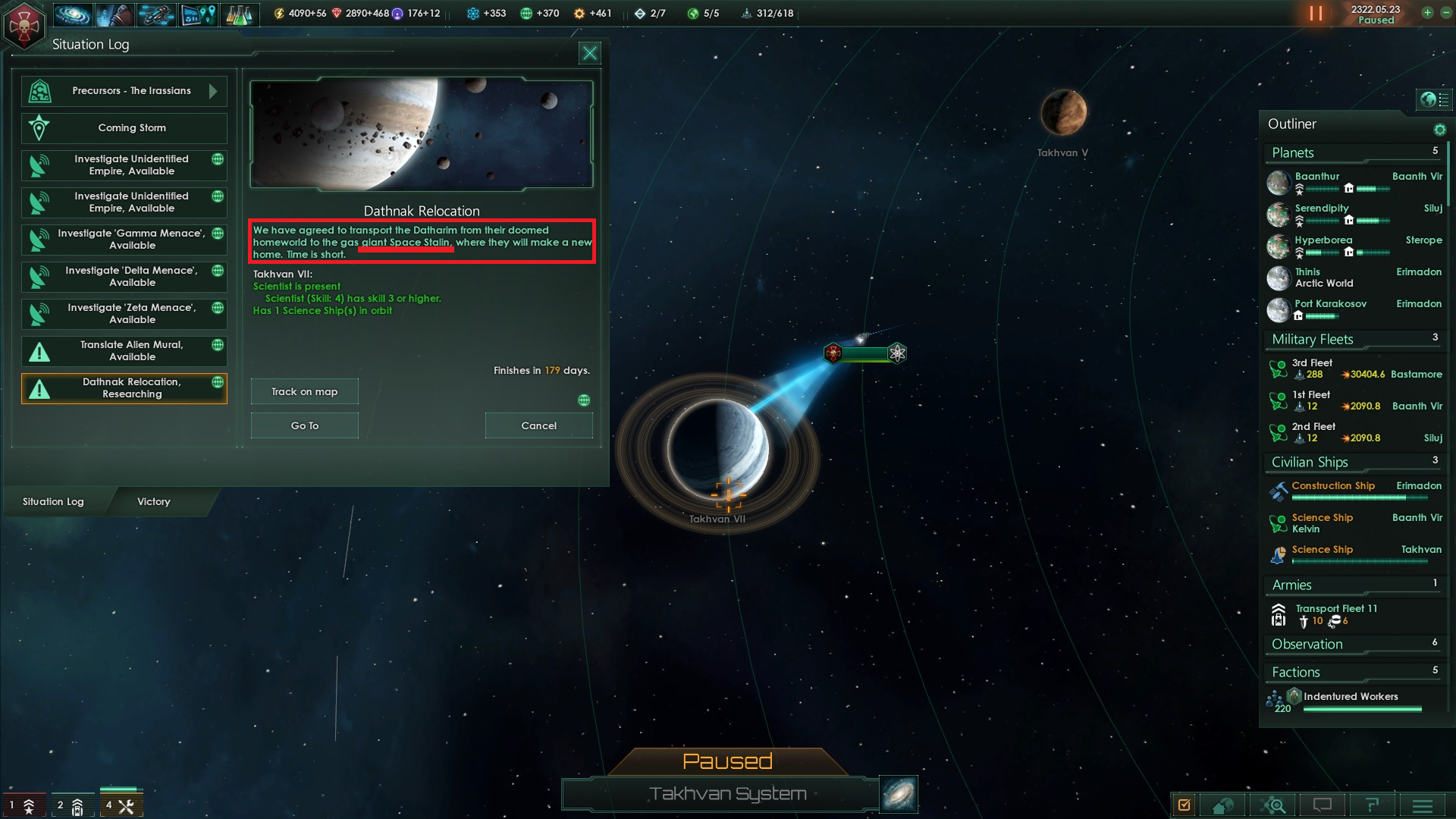Image resolution: width=1456 pixels, height=819 pixels.
Task: Open the main menu hamburger button
Action: (x=1422, y=805)
